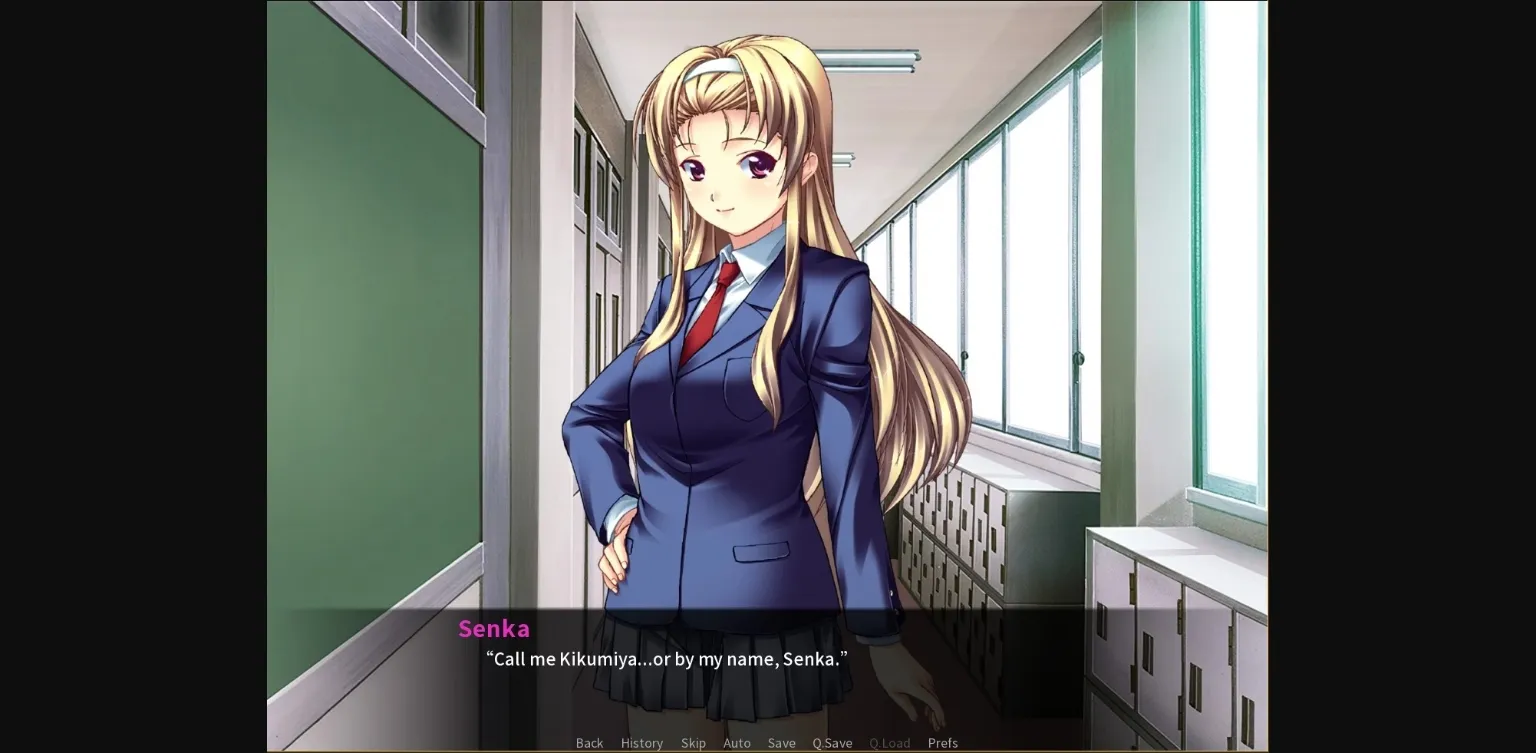Click the dialogue text to advance
The image size is (1536, 753).
[x=665, y=660]
